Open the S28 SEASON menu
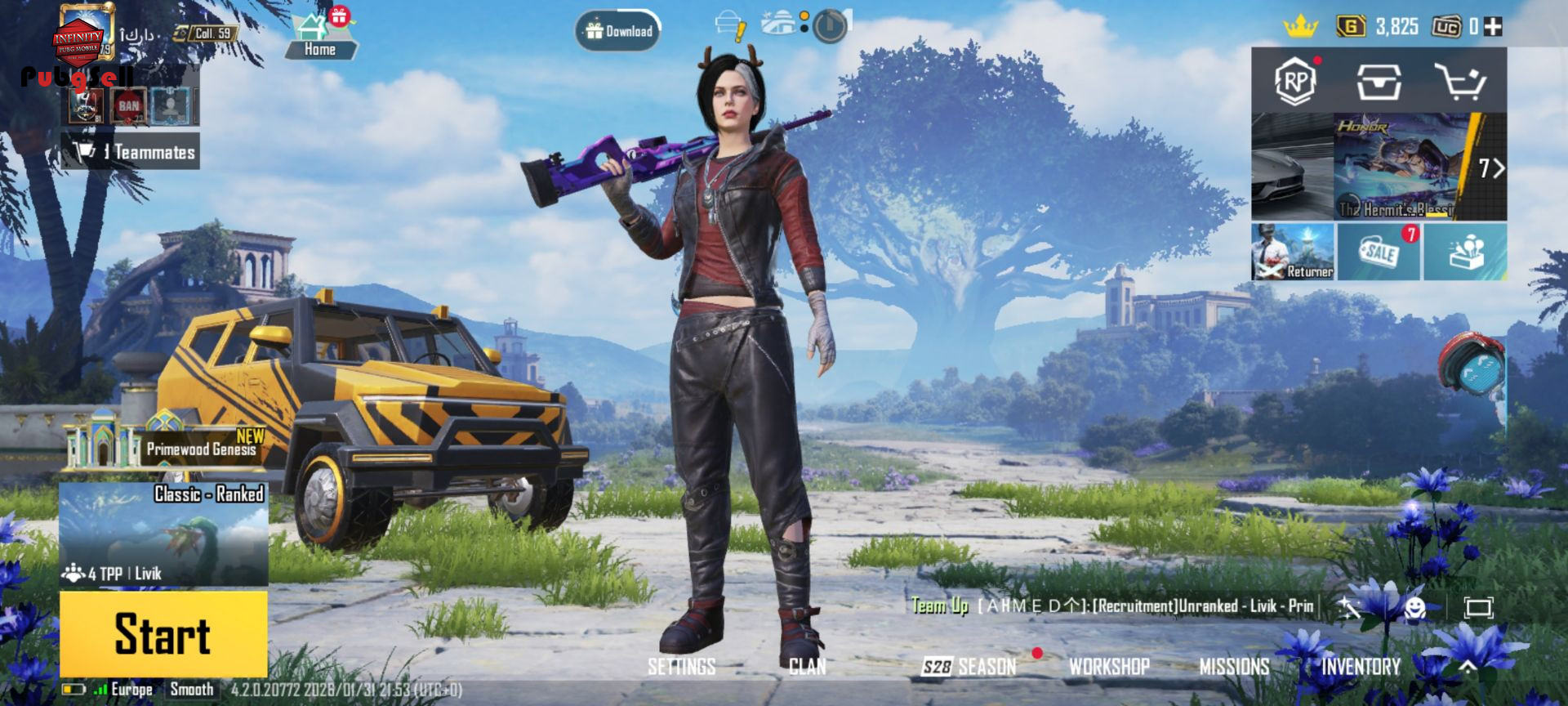Viewport: 1568px width, 706px height. tap(969, 667)
